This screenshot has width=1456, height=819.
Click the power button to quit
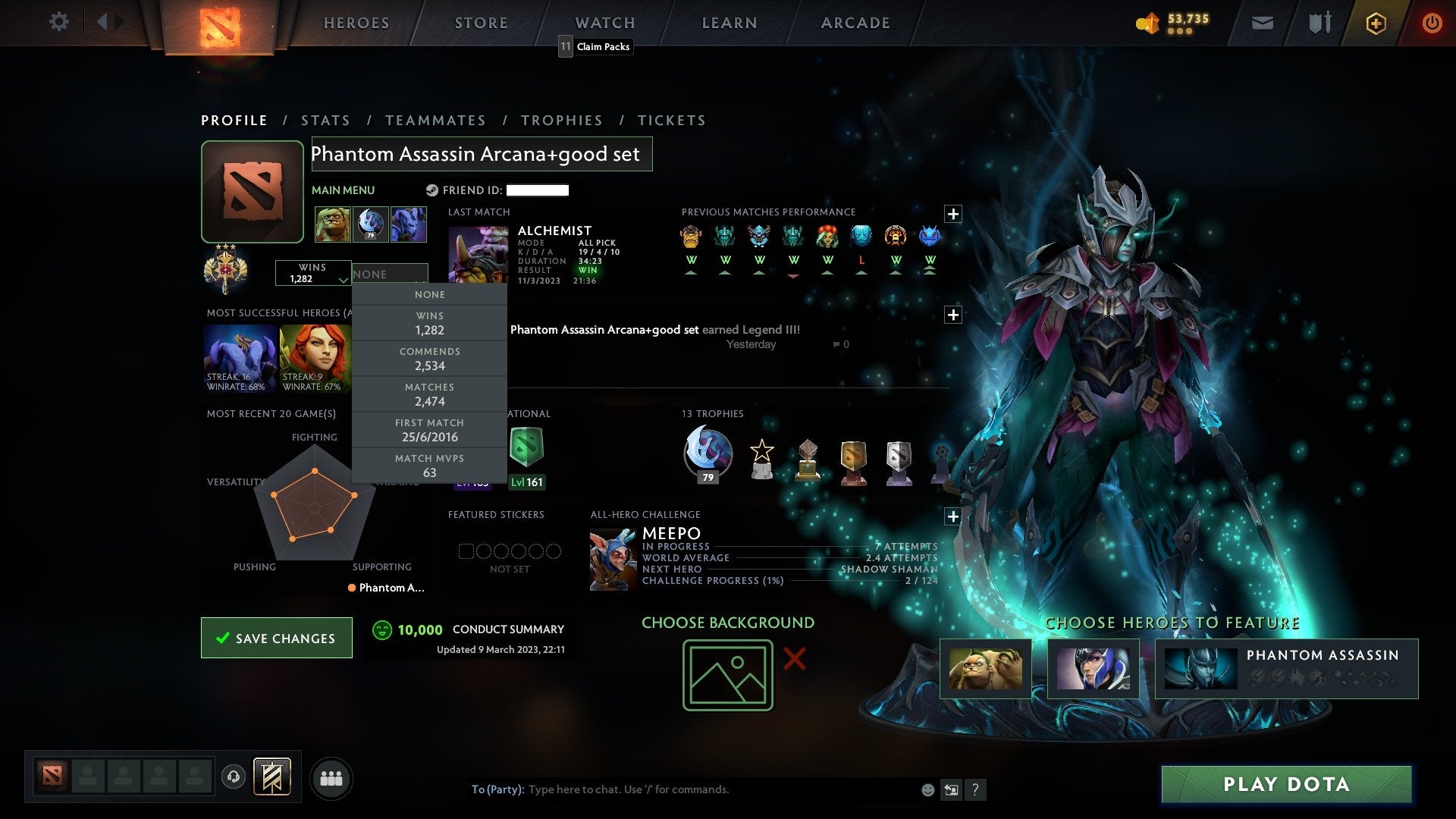[1432, 22]
